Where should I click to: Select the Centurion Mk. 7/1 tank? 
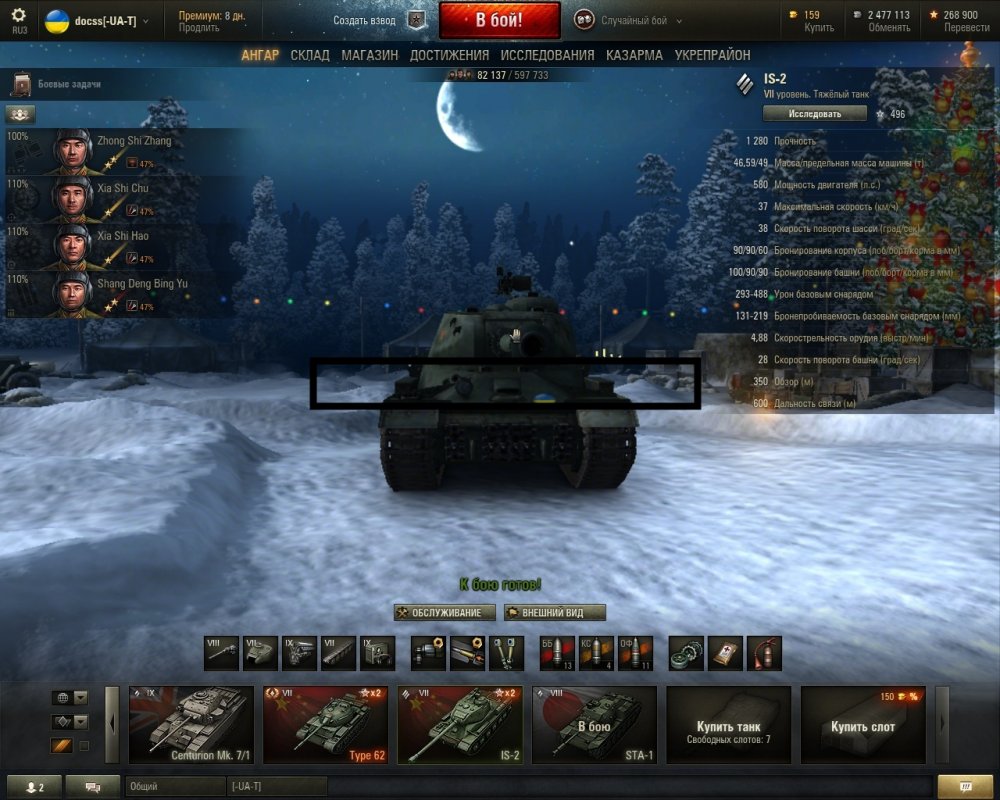tap(191, 725)
